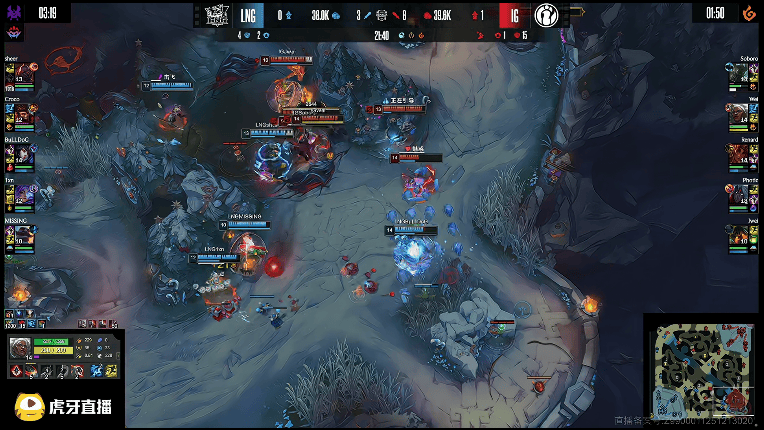Click the minimap in the corner
764x430 pixels.
coord(704,372)
